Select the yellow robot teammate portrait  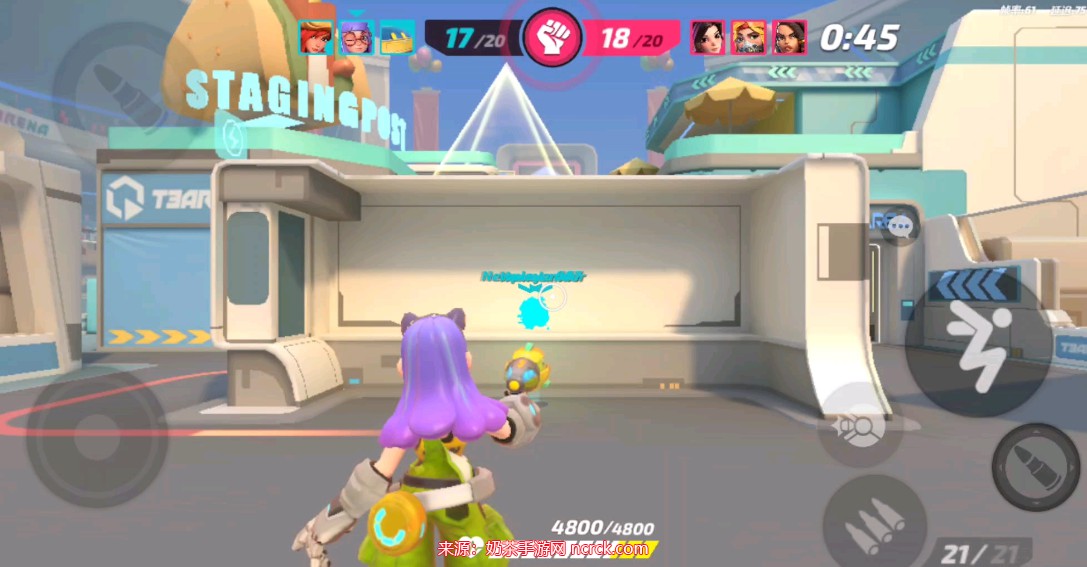tap(397, 37)
